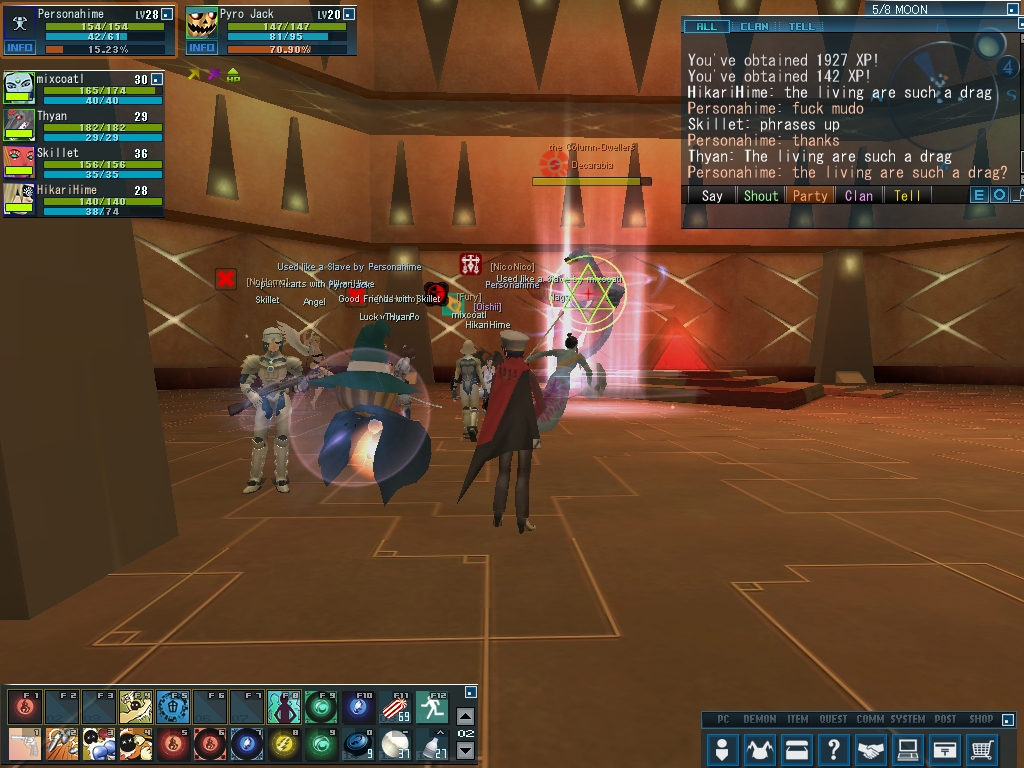The width and height of the screenshot is (1024, 768).
Task: Open the Demon menu
Action: click(x=759, y=748)
